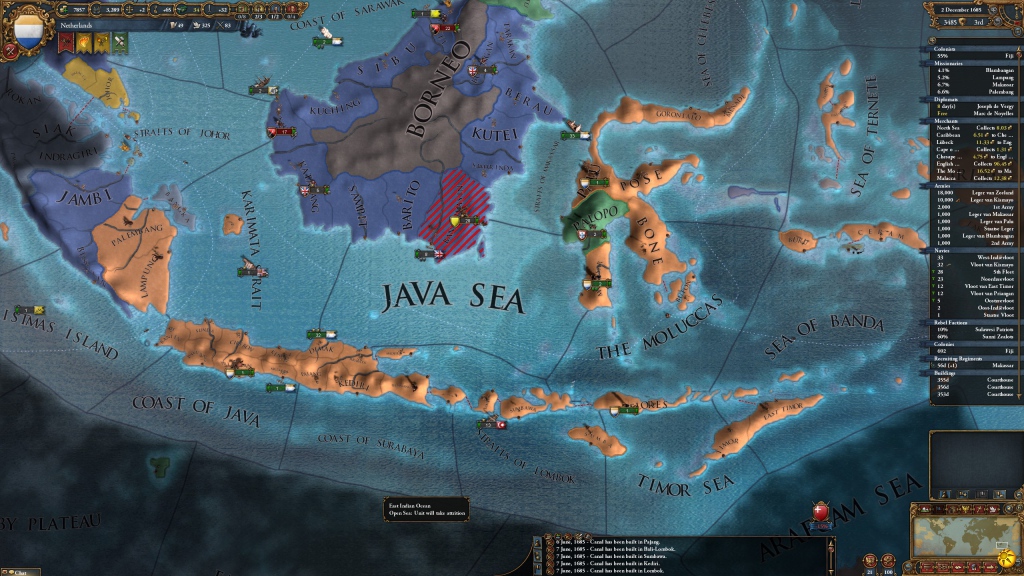Click the red alert banner under top bar

[x=66, y=43]
